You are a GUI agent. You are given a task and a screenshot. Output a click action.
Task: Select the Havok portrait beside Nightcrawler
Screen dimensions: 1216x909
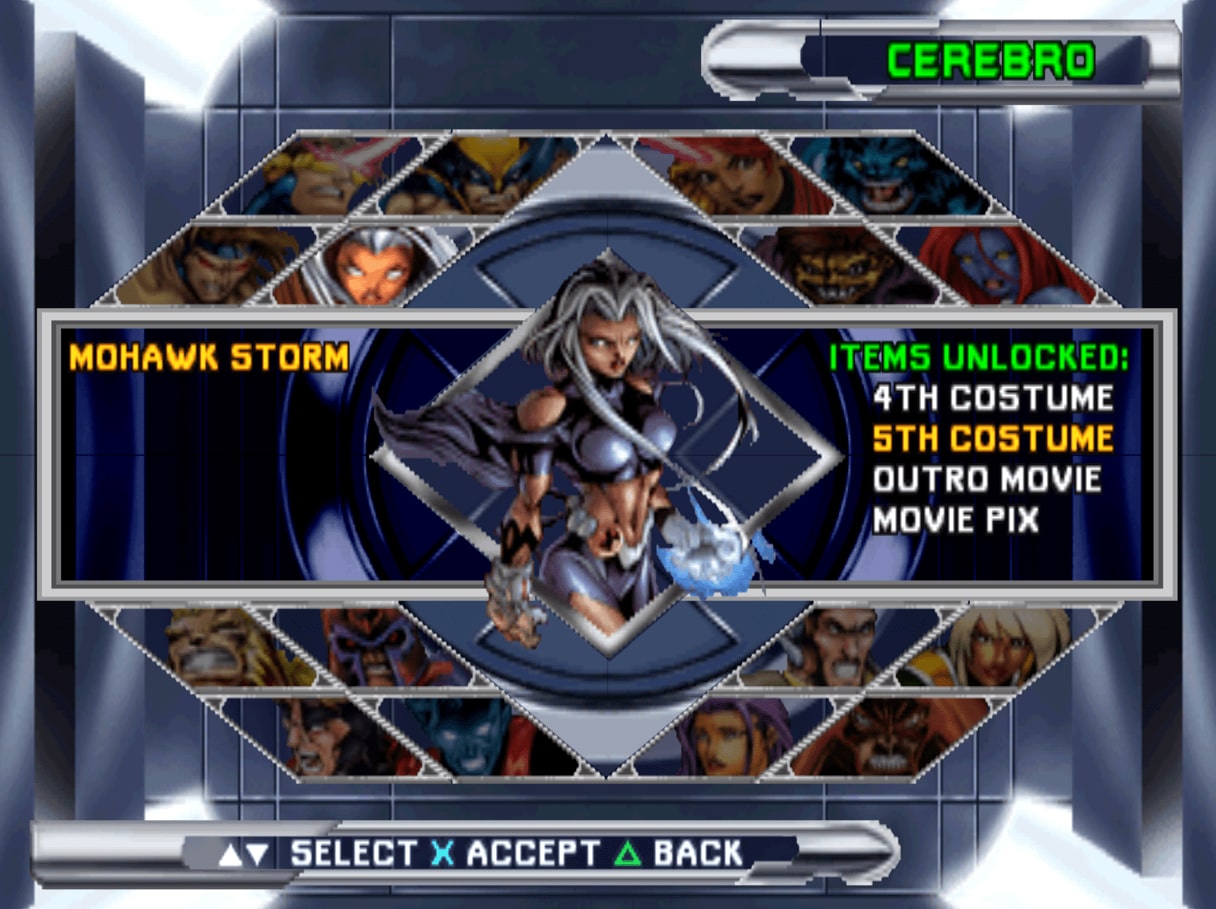[320, 738]
